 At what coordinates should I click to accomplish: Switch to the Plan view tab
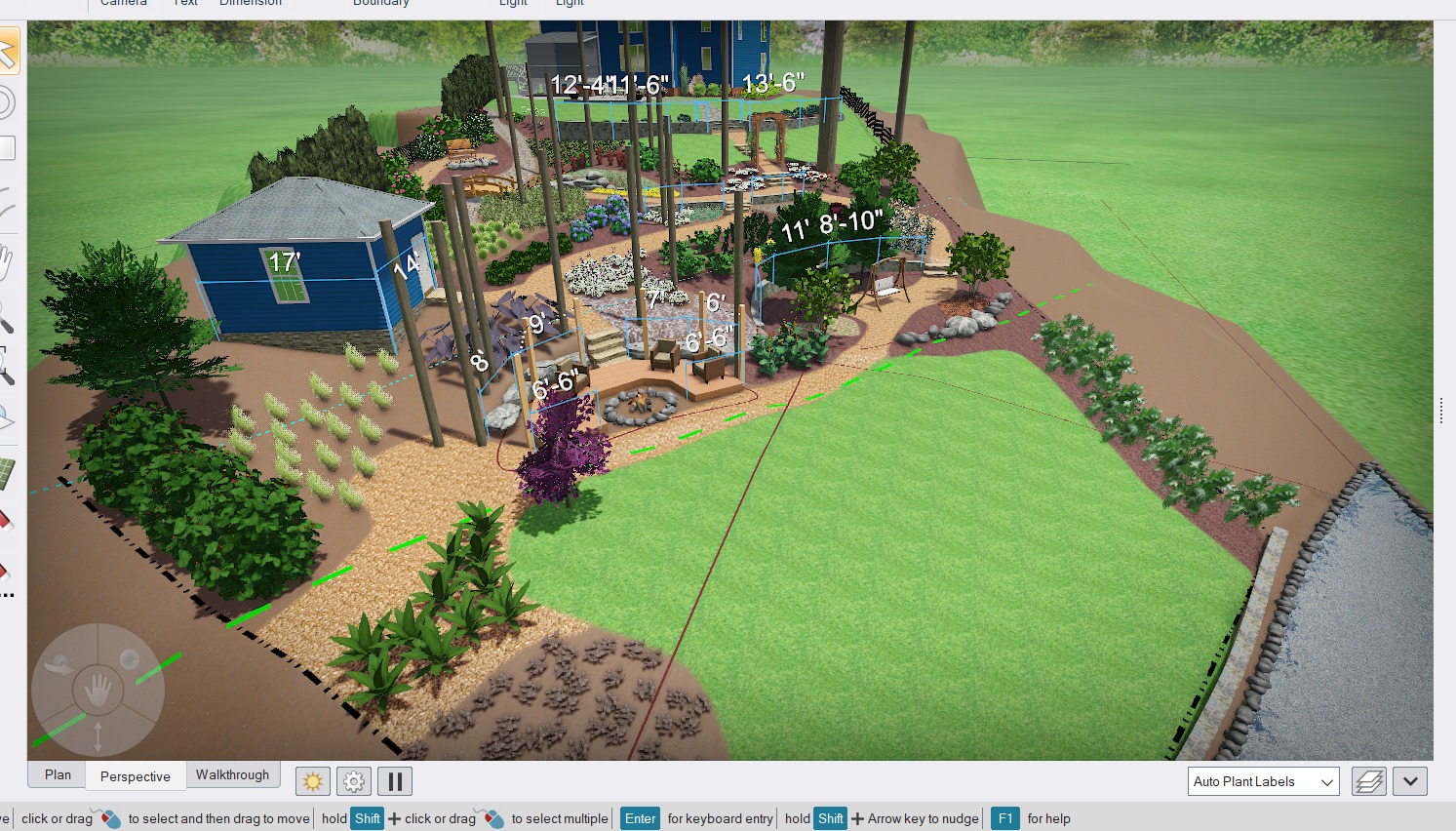(x=58, y=775)
